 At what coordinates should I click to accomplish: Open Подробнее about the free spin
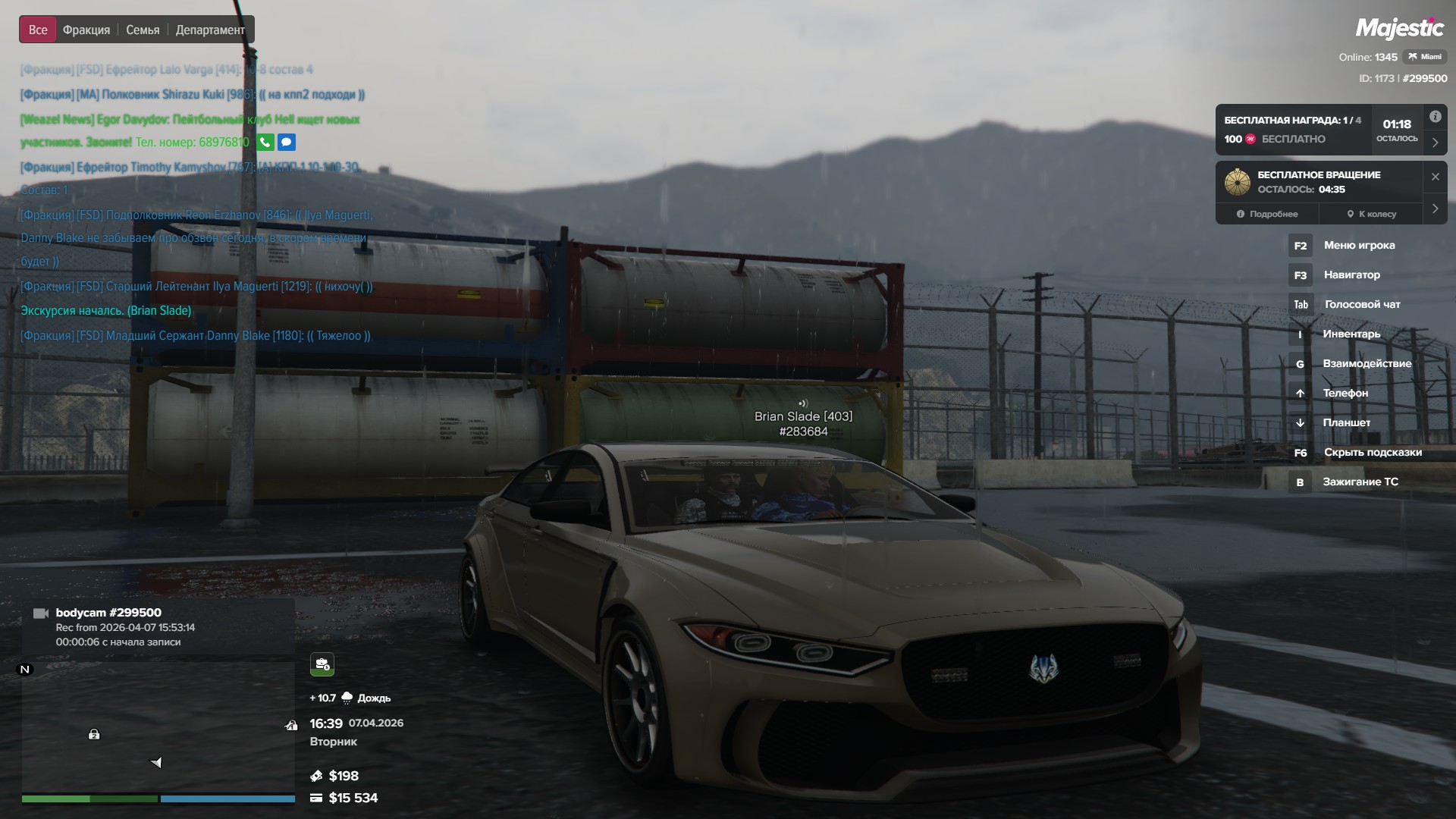(x=1266, y=214)
